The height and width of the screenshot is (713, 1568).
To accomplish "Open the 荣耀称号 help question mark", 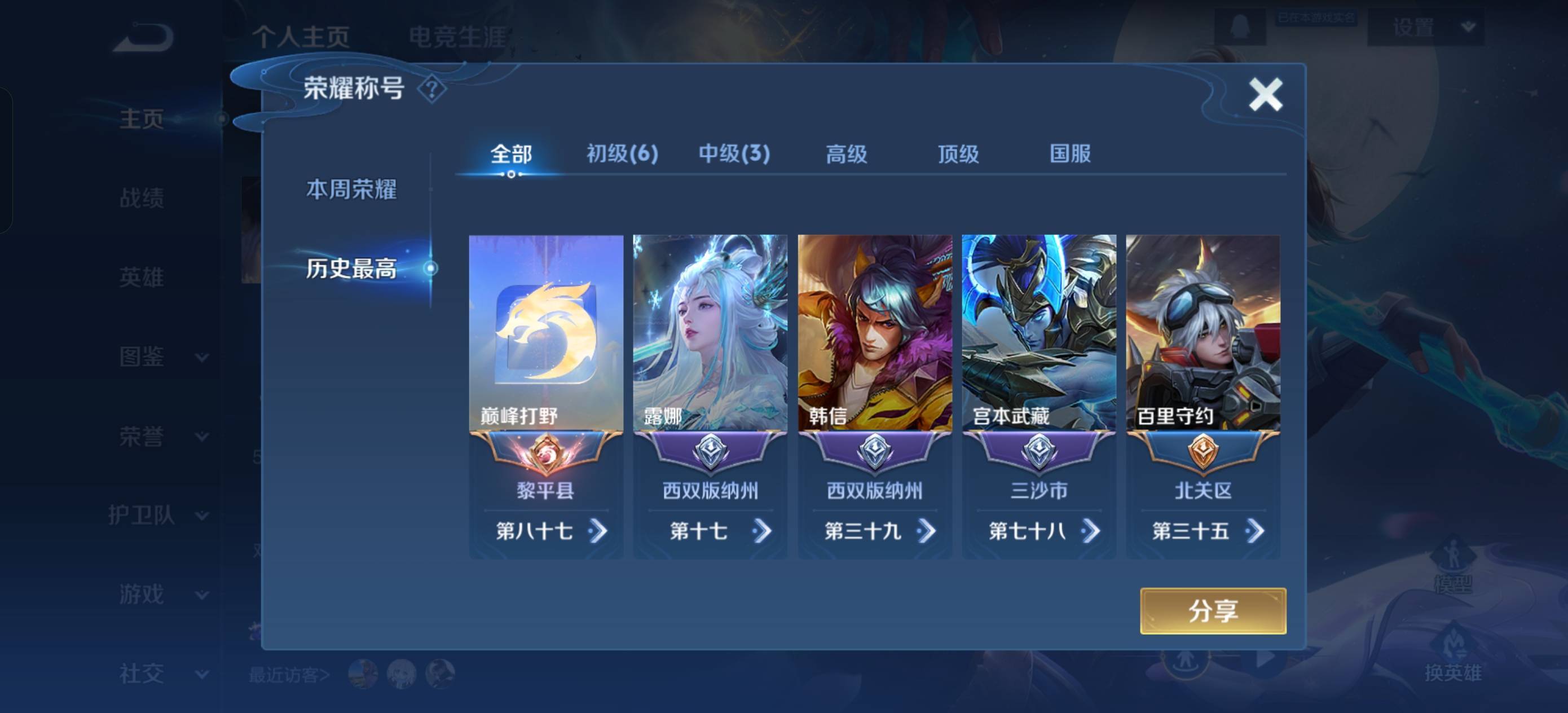I will tap(432, 90).
